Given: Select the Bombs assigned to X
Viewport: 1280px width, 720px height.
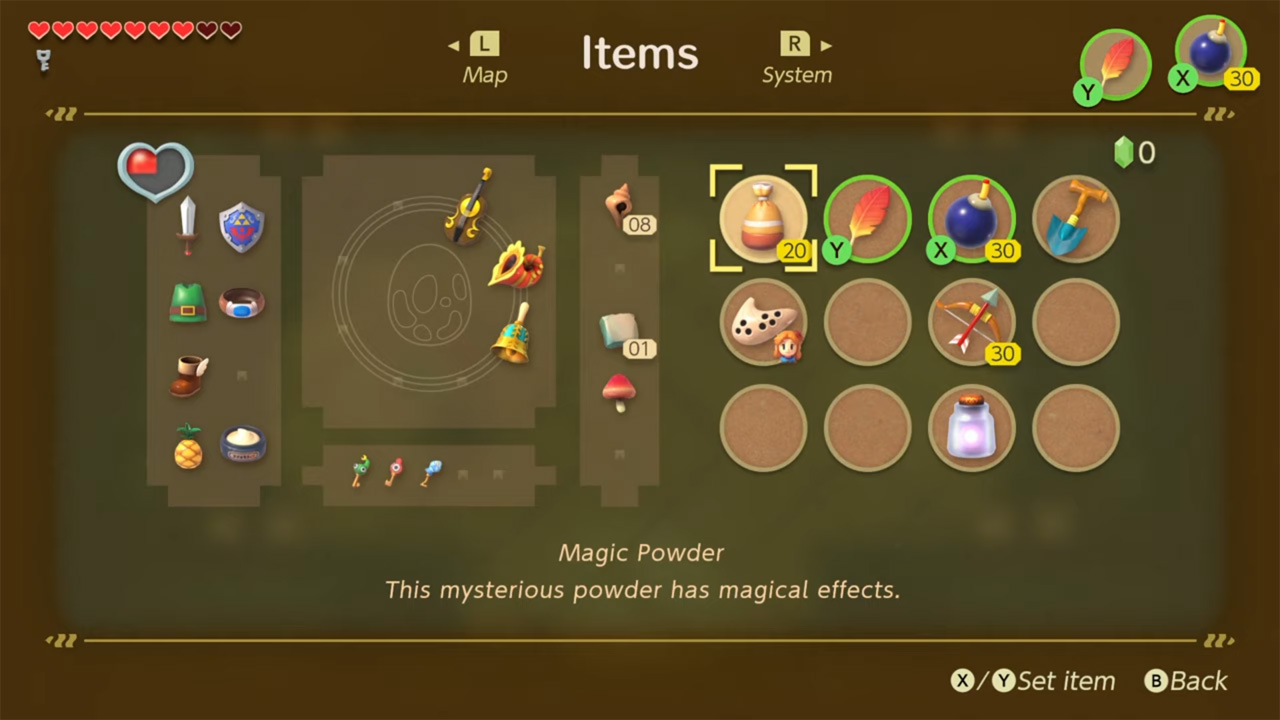Looking at the screenshot, I should [971, 218].
